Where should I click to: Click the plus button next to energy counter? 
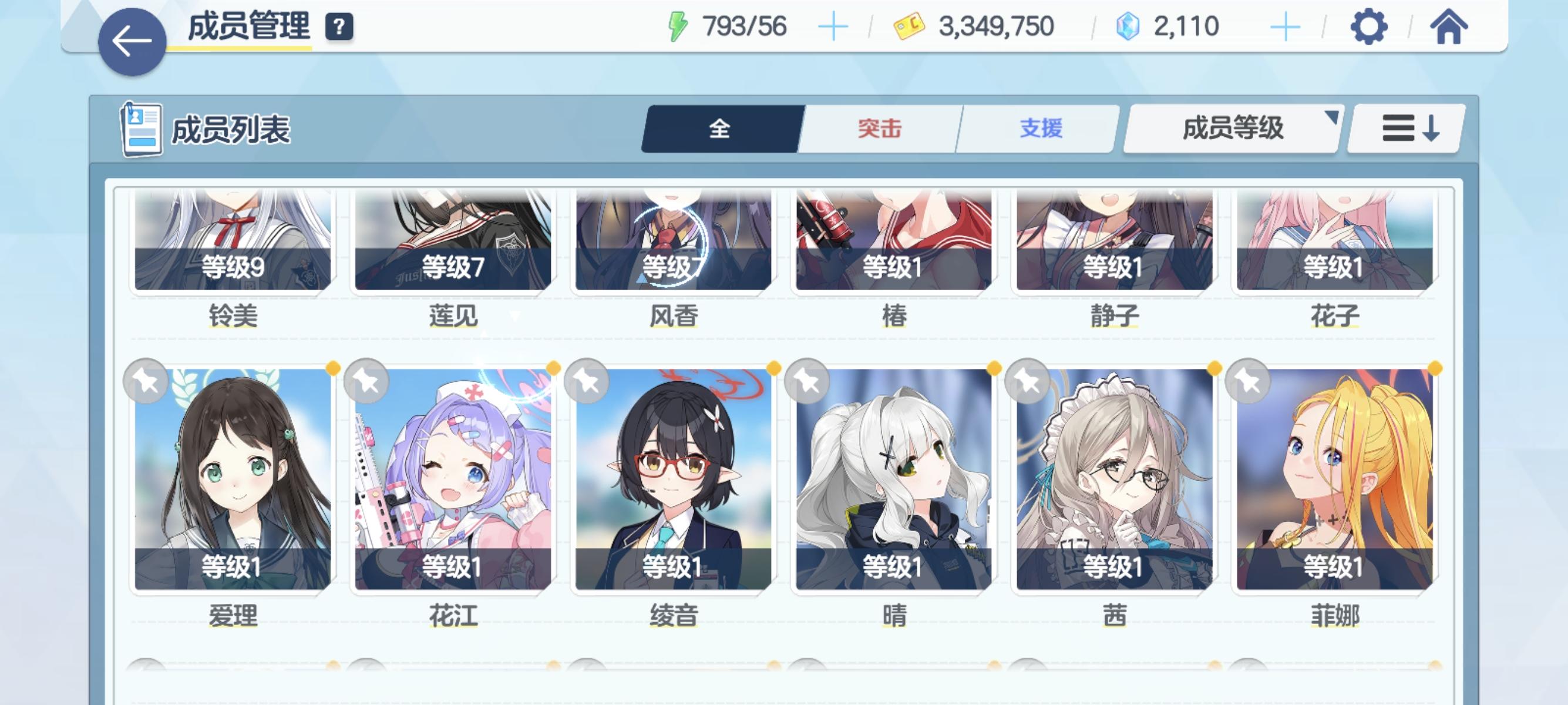coord(835,26)
